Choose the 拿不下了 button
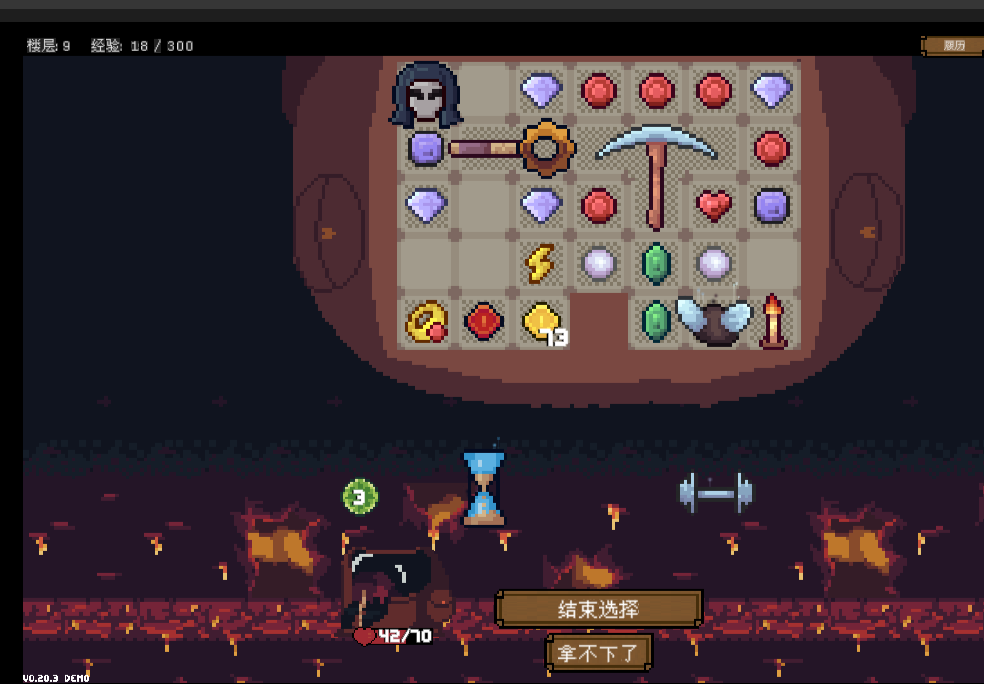Image resolution: width=984 pixels, height=684 pixels. [598, 653]
